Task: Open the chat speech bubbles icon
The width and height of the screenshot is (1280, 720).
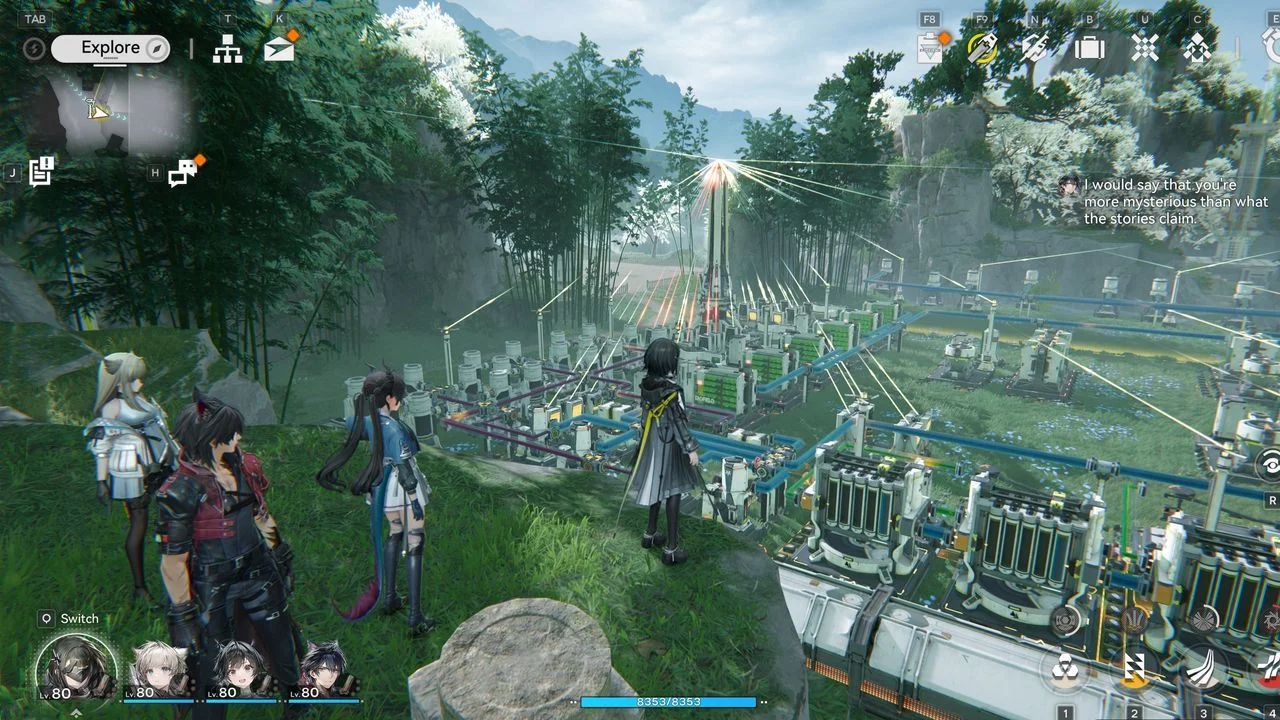Action: tap(183, 173)
